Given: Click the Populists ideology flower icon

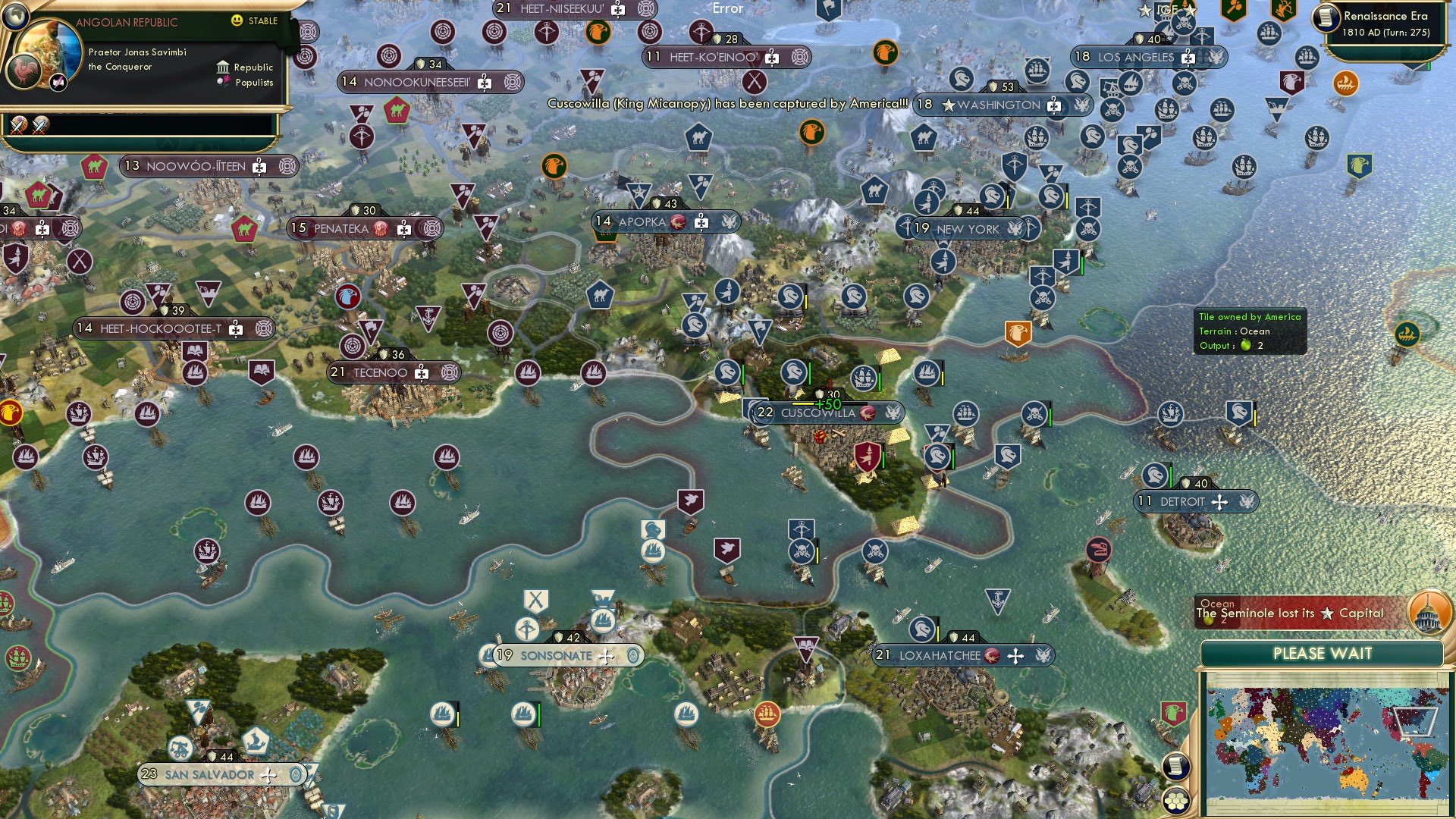Looking at the screenshot, I should 223,82.
